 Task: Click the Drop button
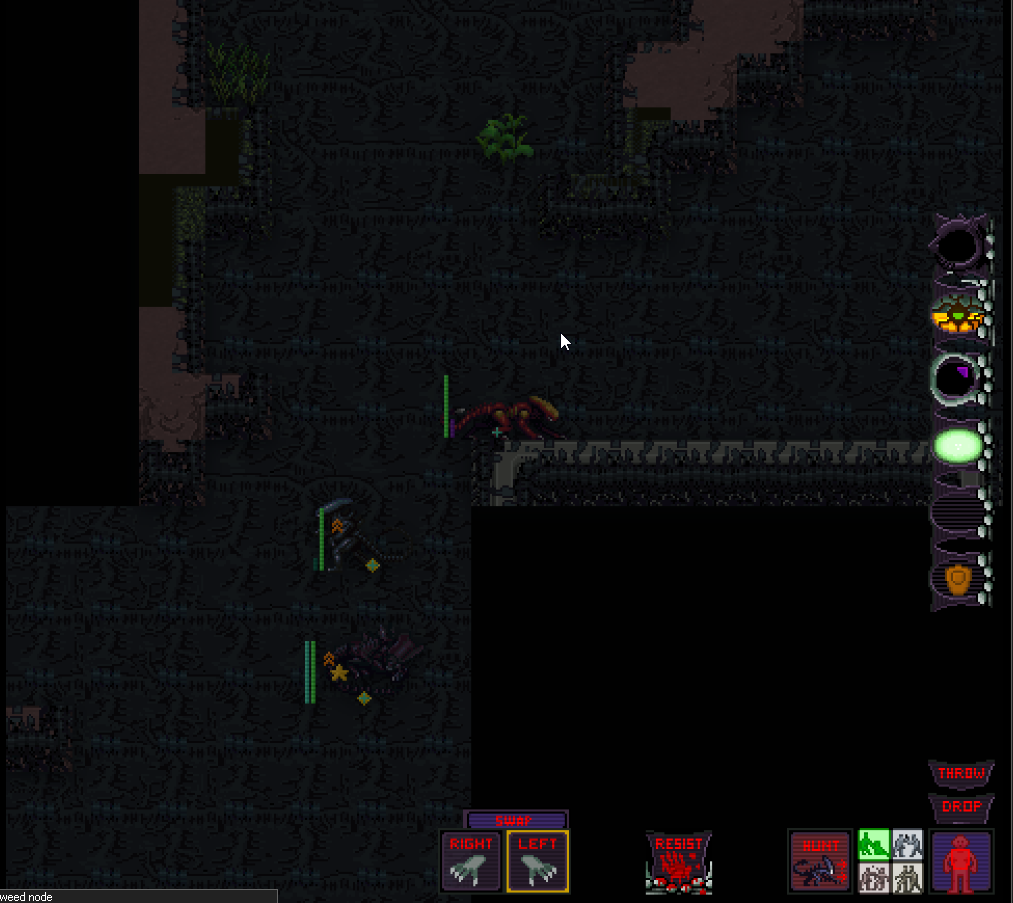coord(961,806)
